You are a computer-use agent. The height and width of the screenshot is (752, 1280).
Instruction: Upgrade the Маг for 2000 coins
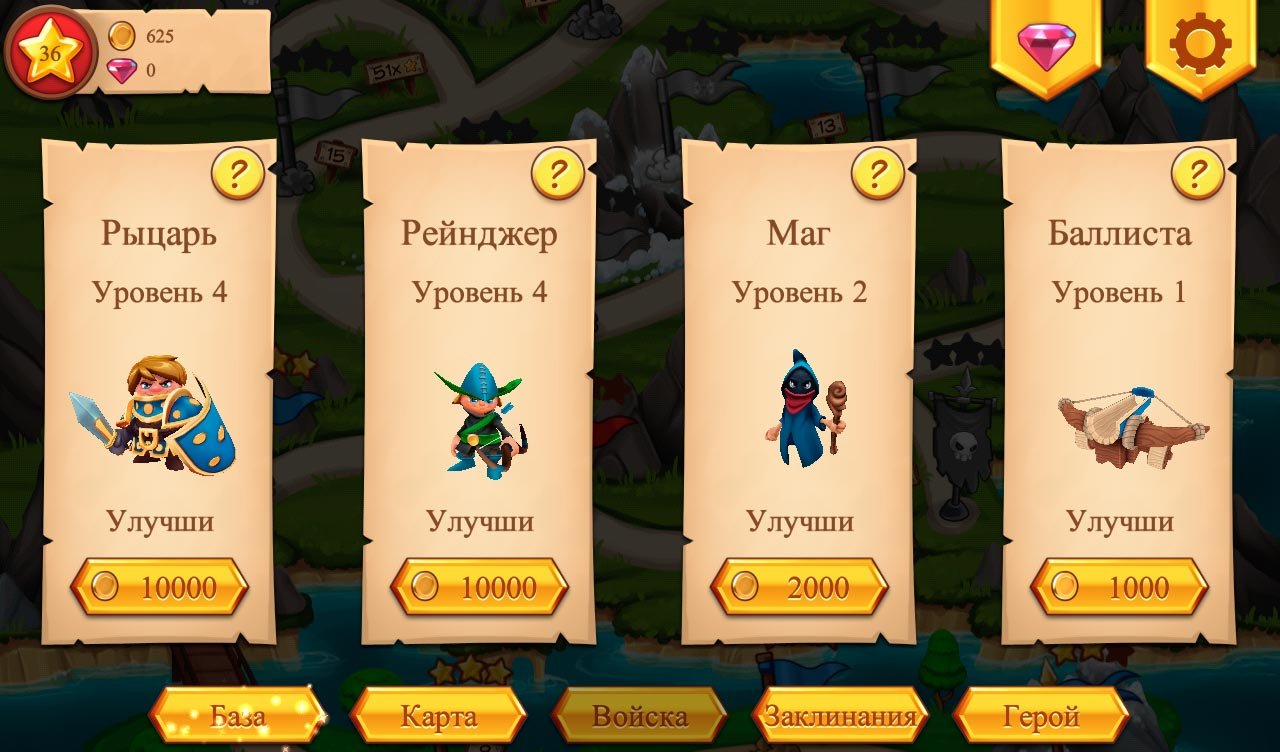799,587
